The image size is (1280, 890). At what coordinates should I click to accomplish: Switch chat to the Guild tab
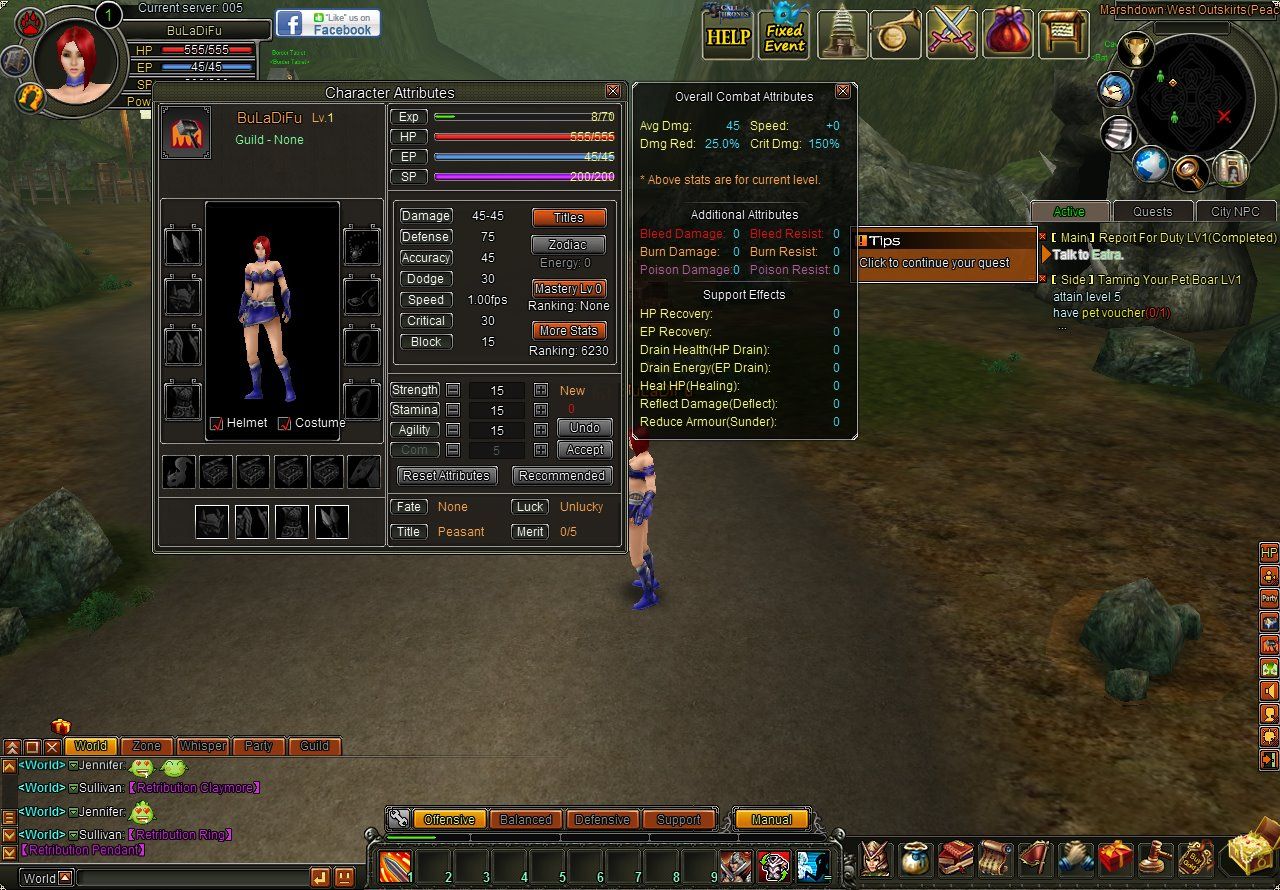click(x=315, y=746)
